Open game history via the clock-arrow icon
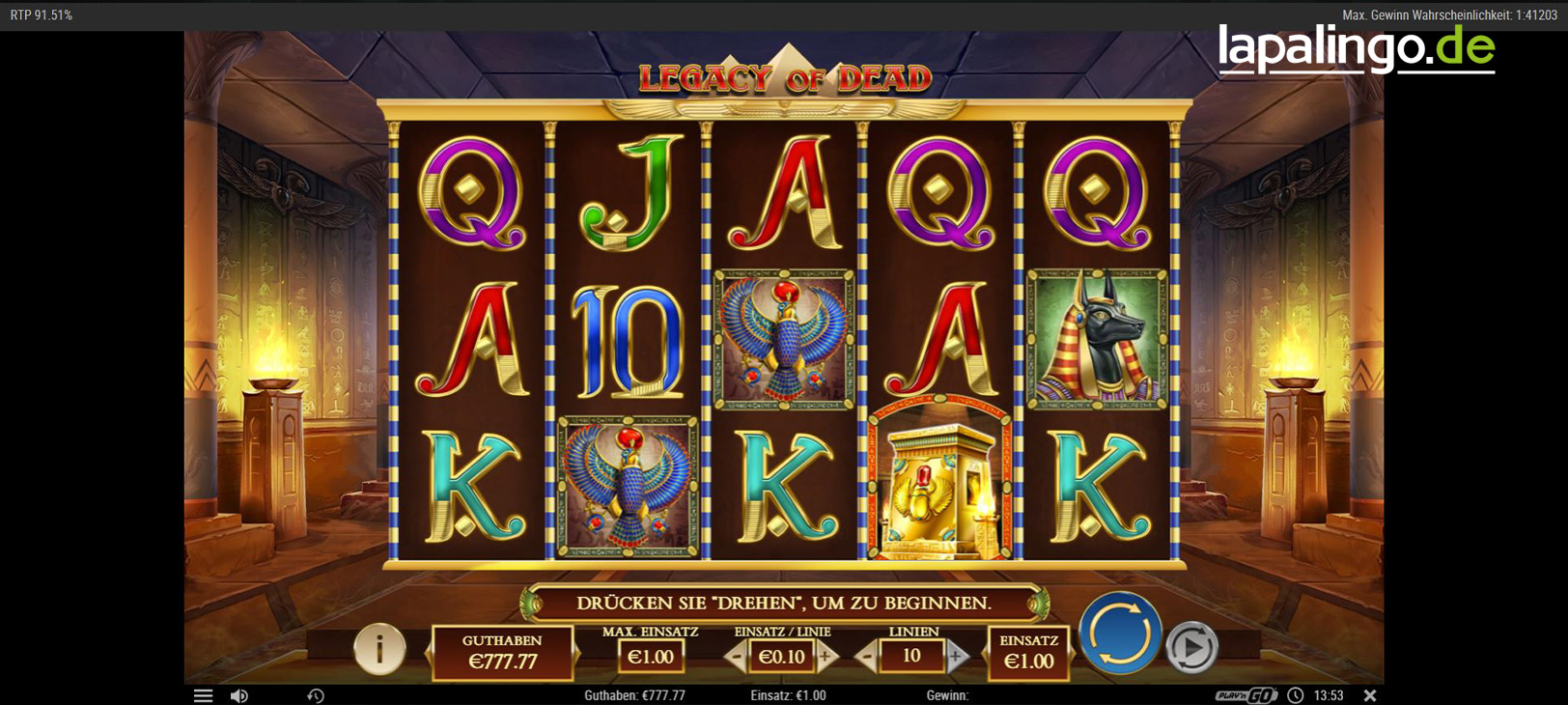The height and width of the screenshot is (705, 1568). [314, 694]
